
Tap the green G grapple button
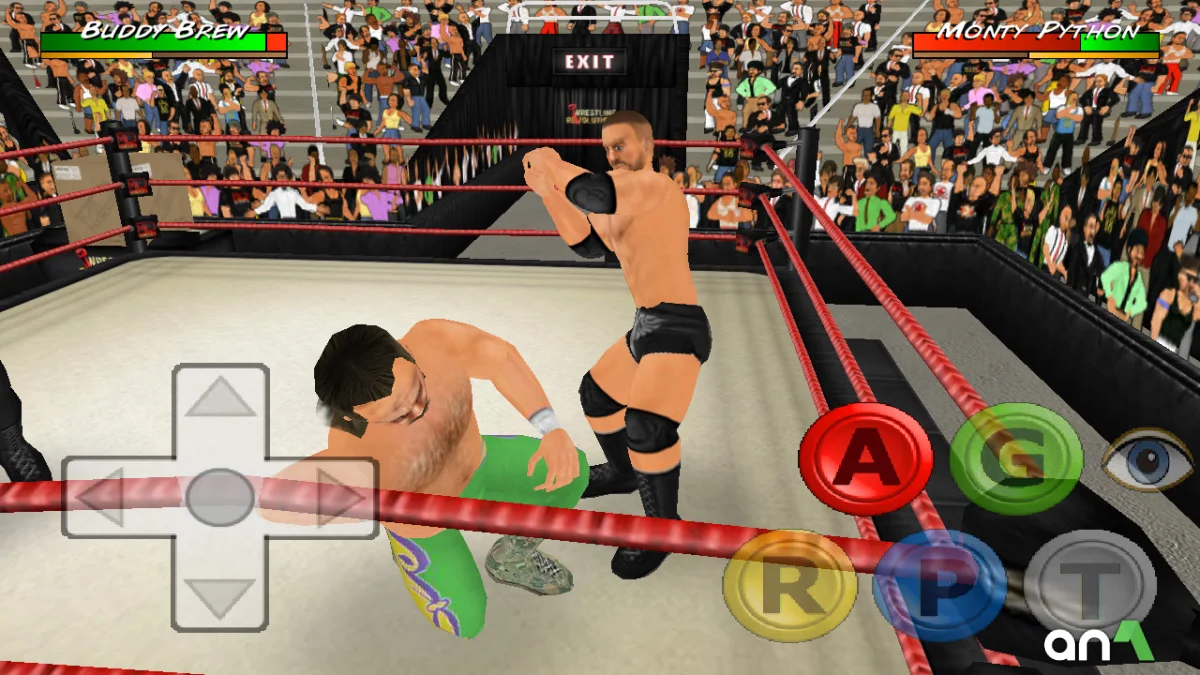click(x=1016, y=459)
